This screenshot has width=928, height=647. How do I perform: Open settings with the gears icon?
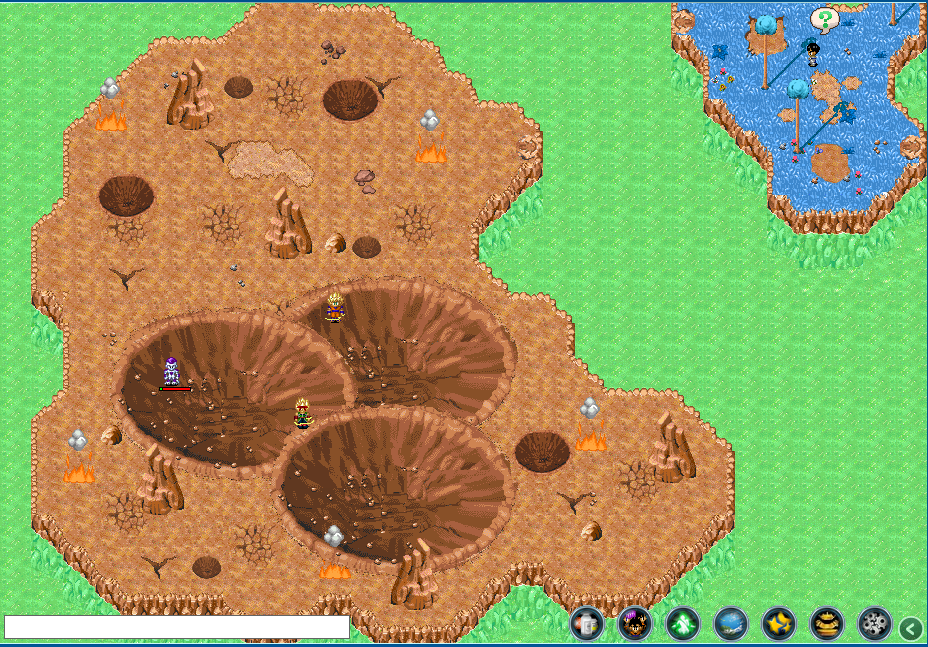[875, 624]
